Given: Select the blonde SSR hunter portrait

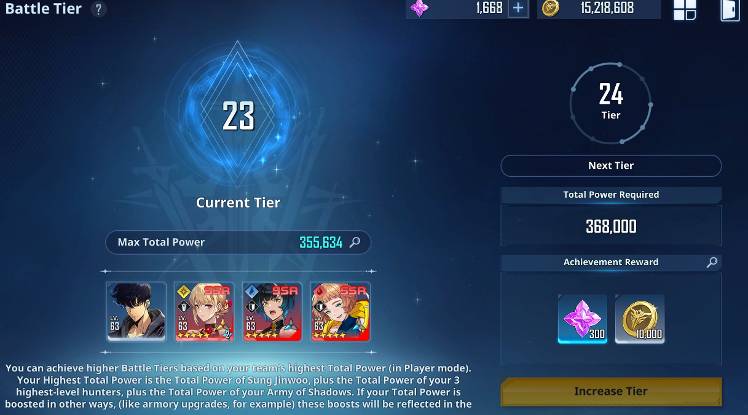Looking at the screenshot, I should 204,312.
